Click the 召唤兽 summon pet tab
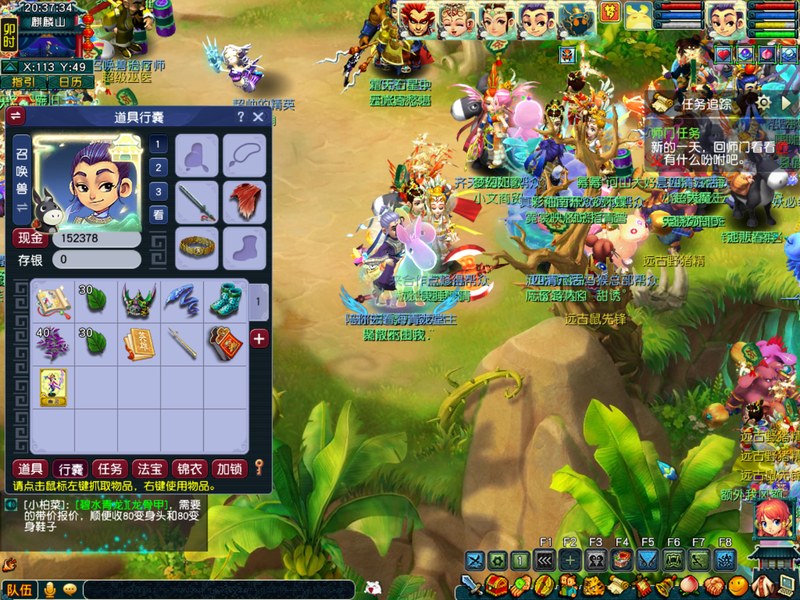 (21, 173)
